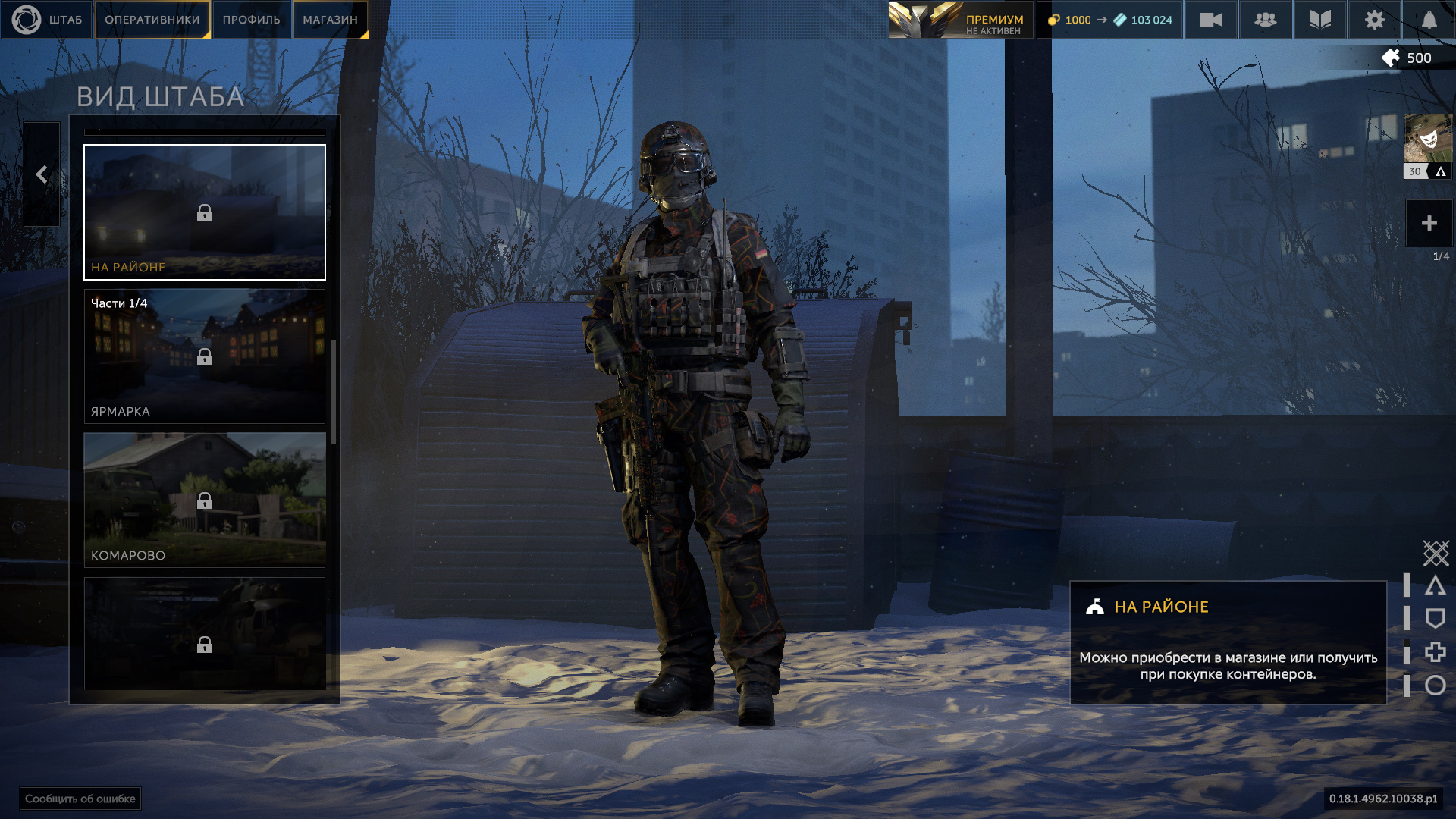Open the Штаб headquarters tab
This screenshot has height=819, width=1456.
pyautogui.click(x=47, y=20)
